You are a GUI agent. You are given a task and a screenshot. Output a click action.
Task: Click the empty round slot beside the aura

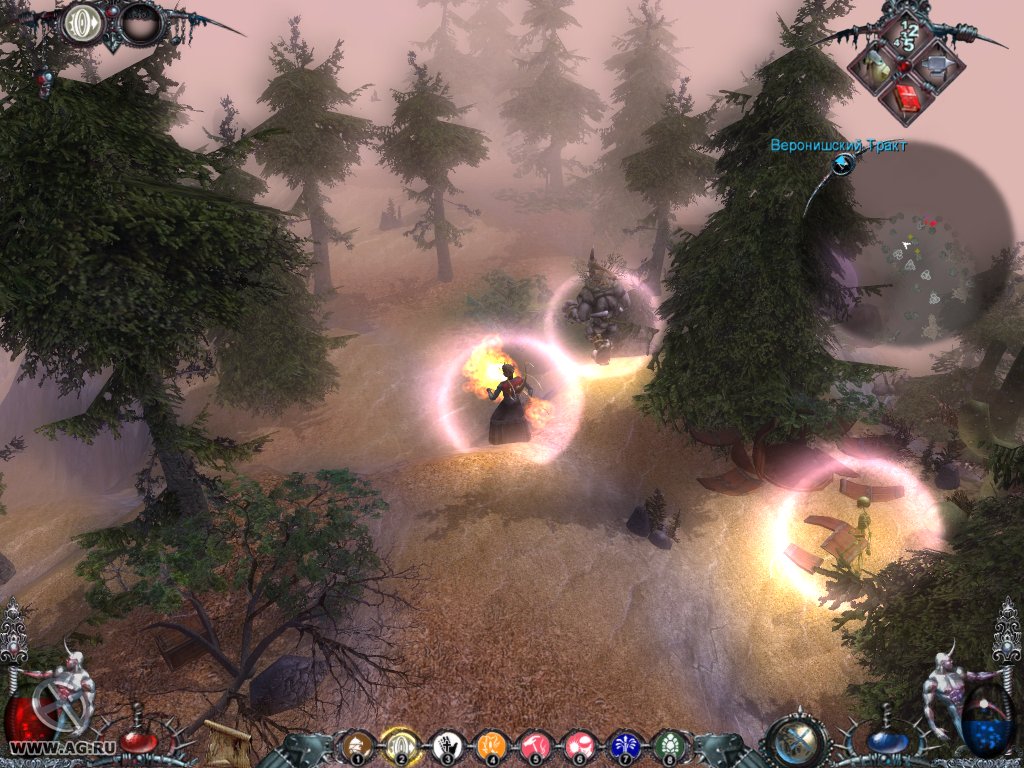pos(140,24)
